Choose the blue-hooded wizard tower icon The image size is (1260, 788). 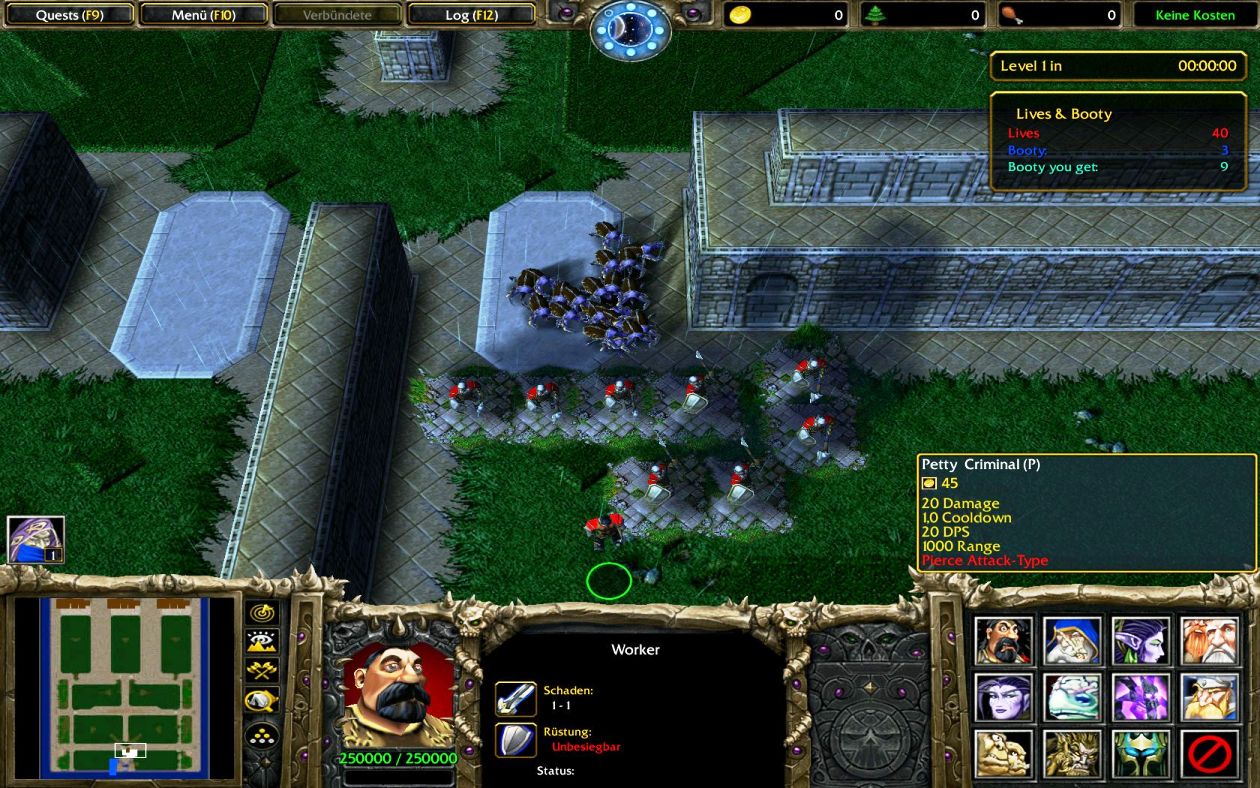(1072, 640)
